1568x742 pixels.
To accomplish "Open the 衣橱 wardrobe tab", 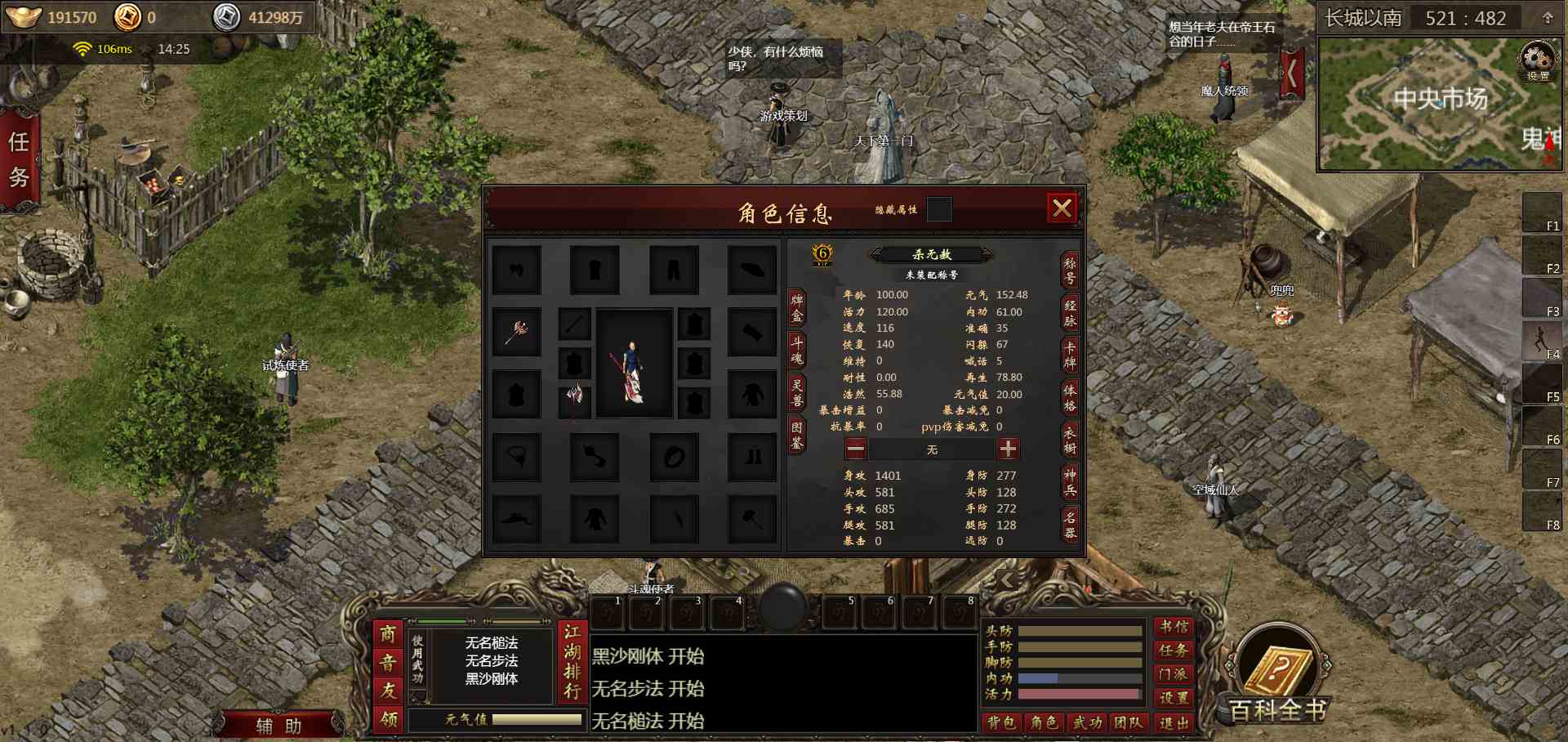I will click(1070, 440).
